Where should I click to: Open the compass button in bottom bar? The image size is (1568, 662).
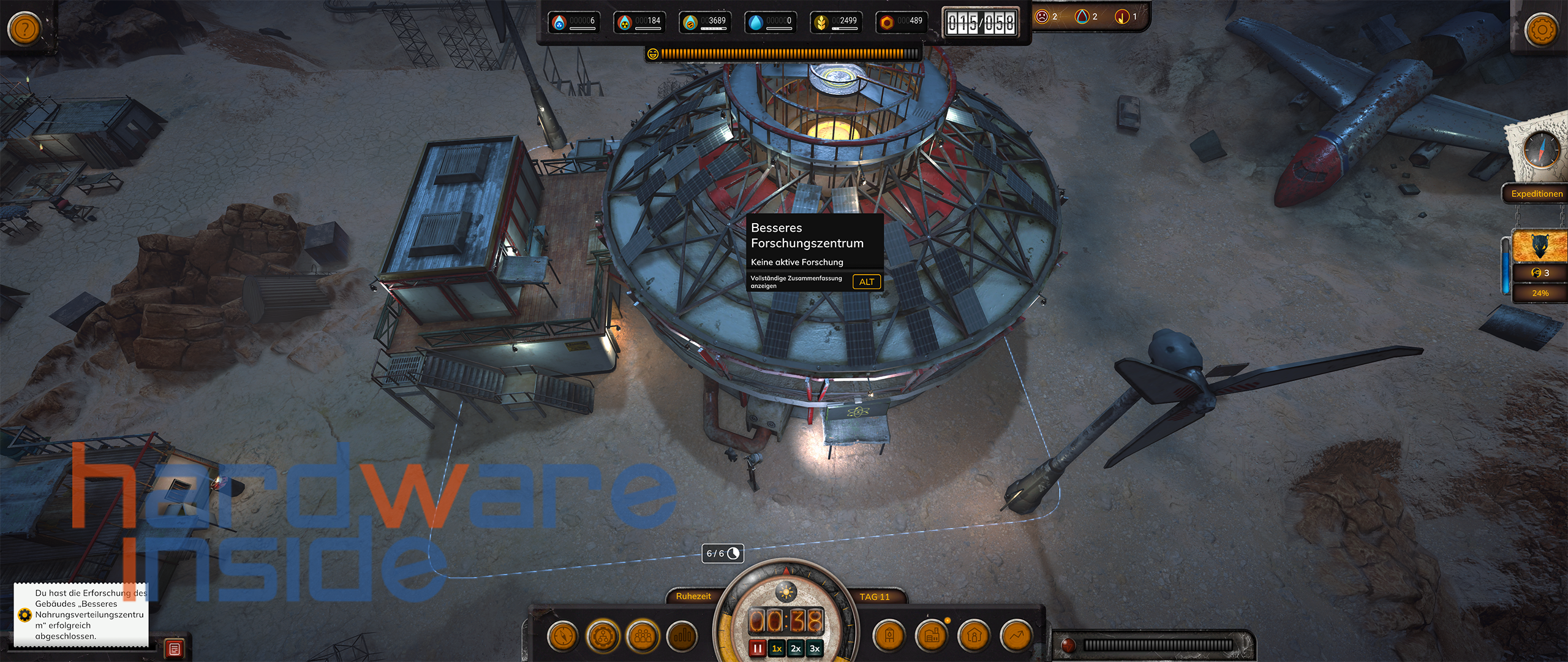pyautogui.click(x=562, y=636)
